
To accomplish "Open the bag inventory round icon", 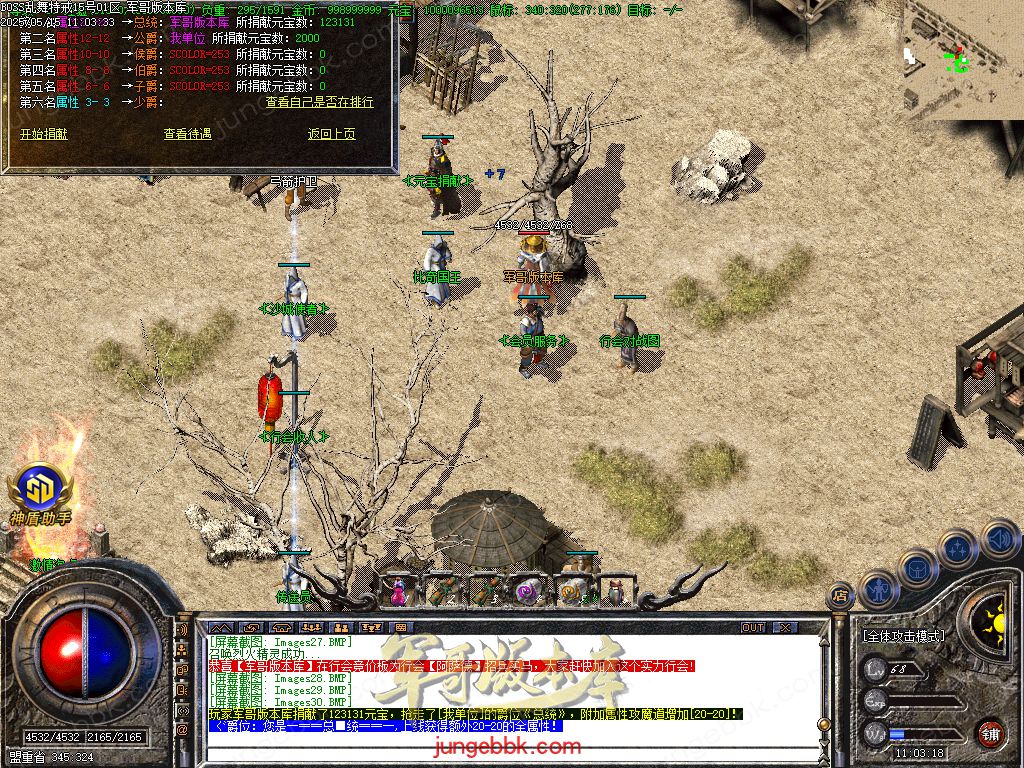I will click(x=917, y=567).
